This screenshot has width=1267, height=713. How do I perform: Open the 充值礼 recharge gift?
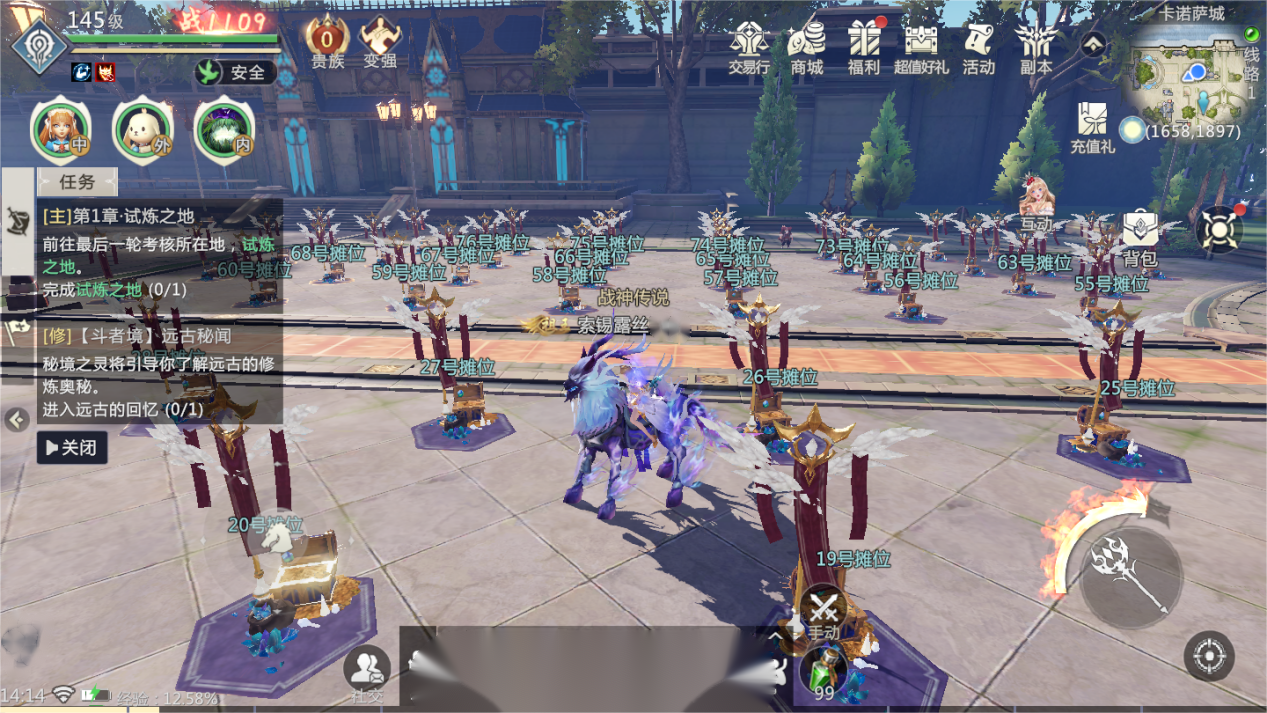coord(1092,128)
